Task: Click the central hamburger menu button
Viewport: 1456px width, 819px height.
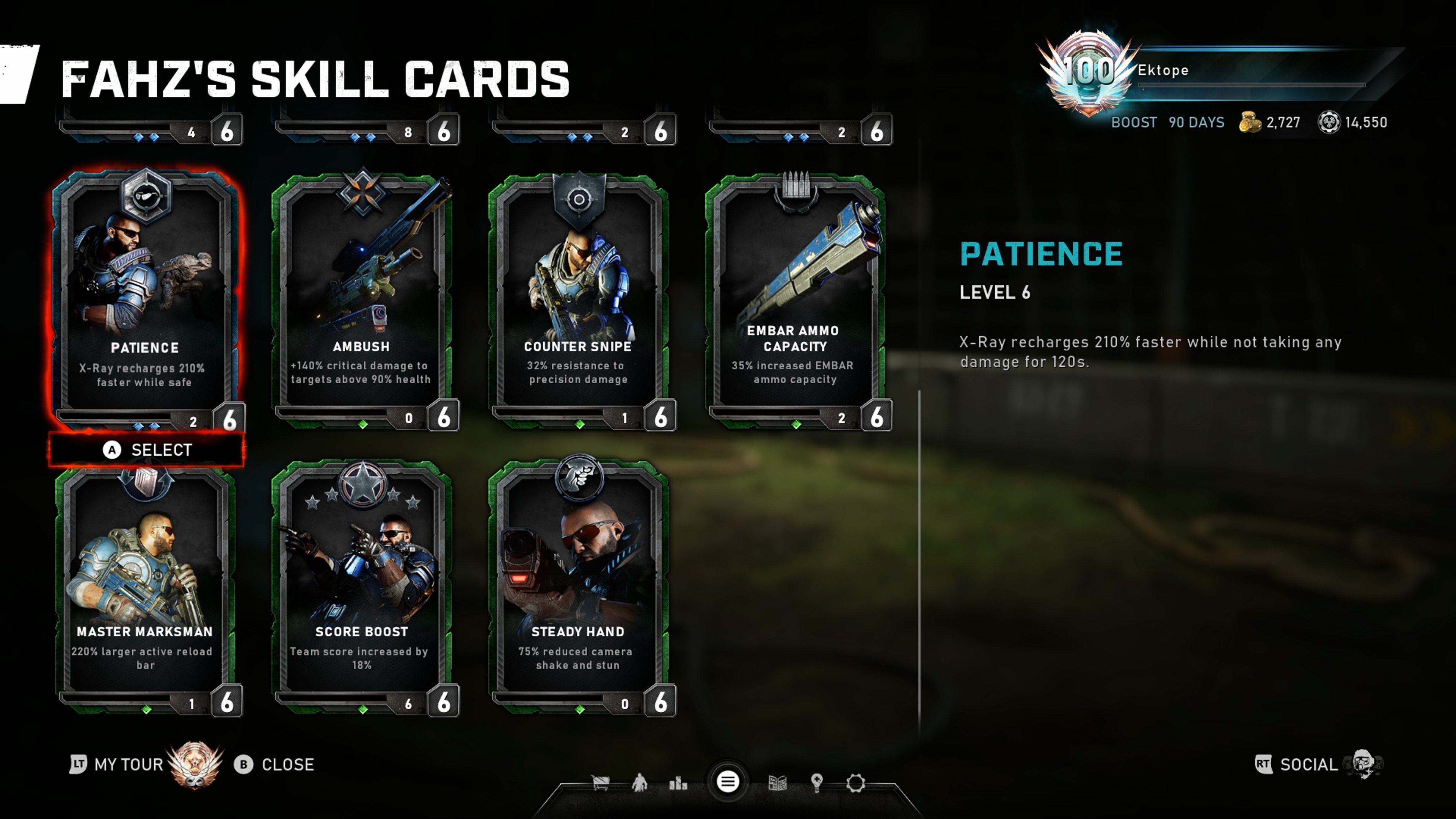Action: [x=728, y=782]
